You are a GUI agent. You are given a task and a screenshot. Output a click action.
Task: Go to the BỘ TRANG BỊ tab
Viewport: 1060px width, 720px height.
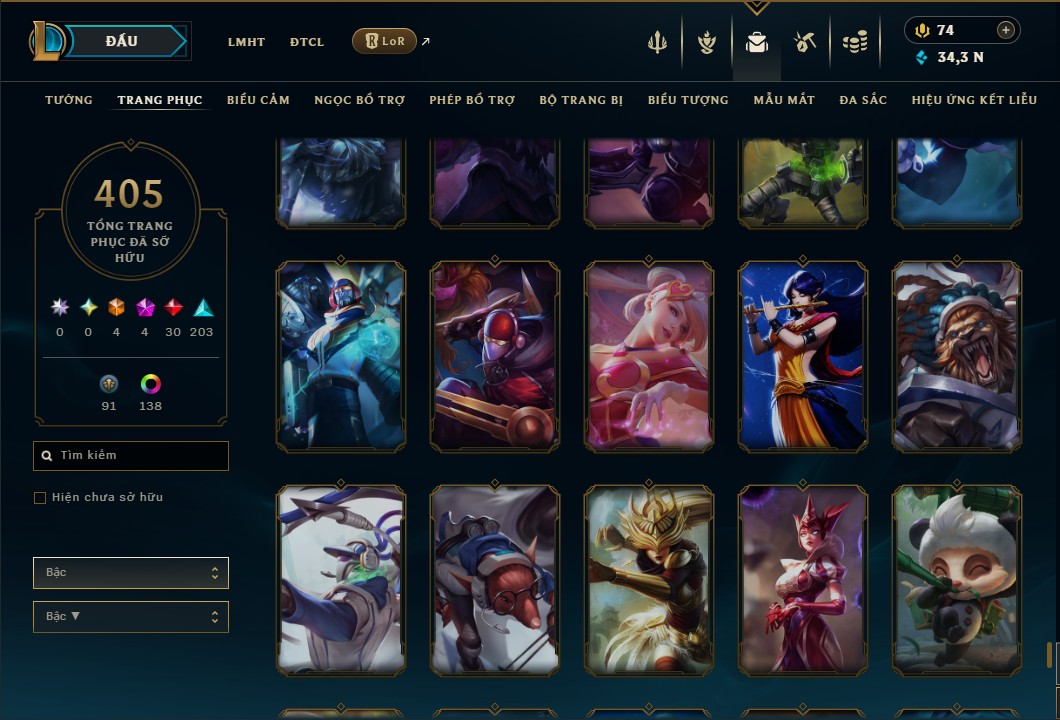[x=581, y=100]
